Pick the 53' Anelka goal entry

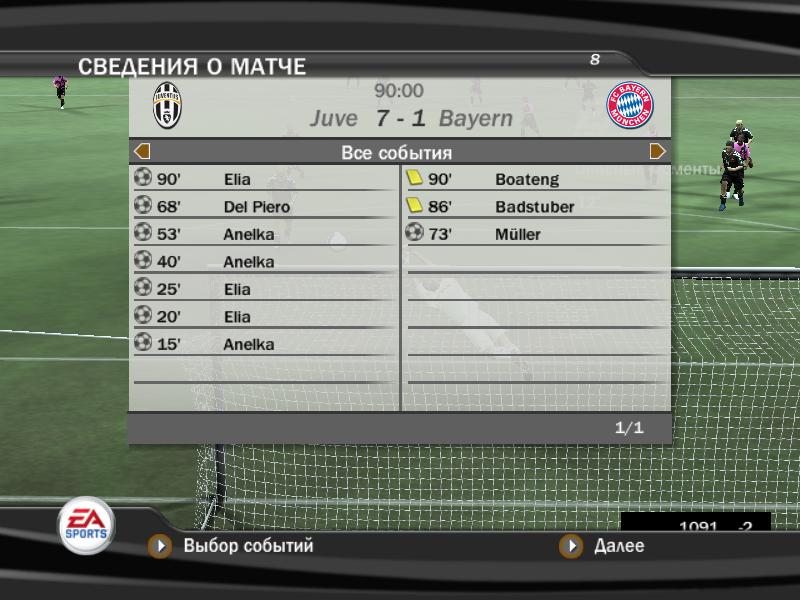[x=264, y=235]
